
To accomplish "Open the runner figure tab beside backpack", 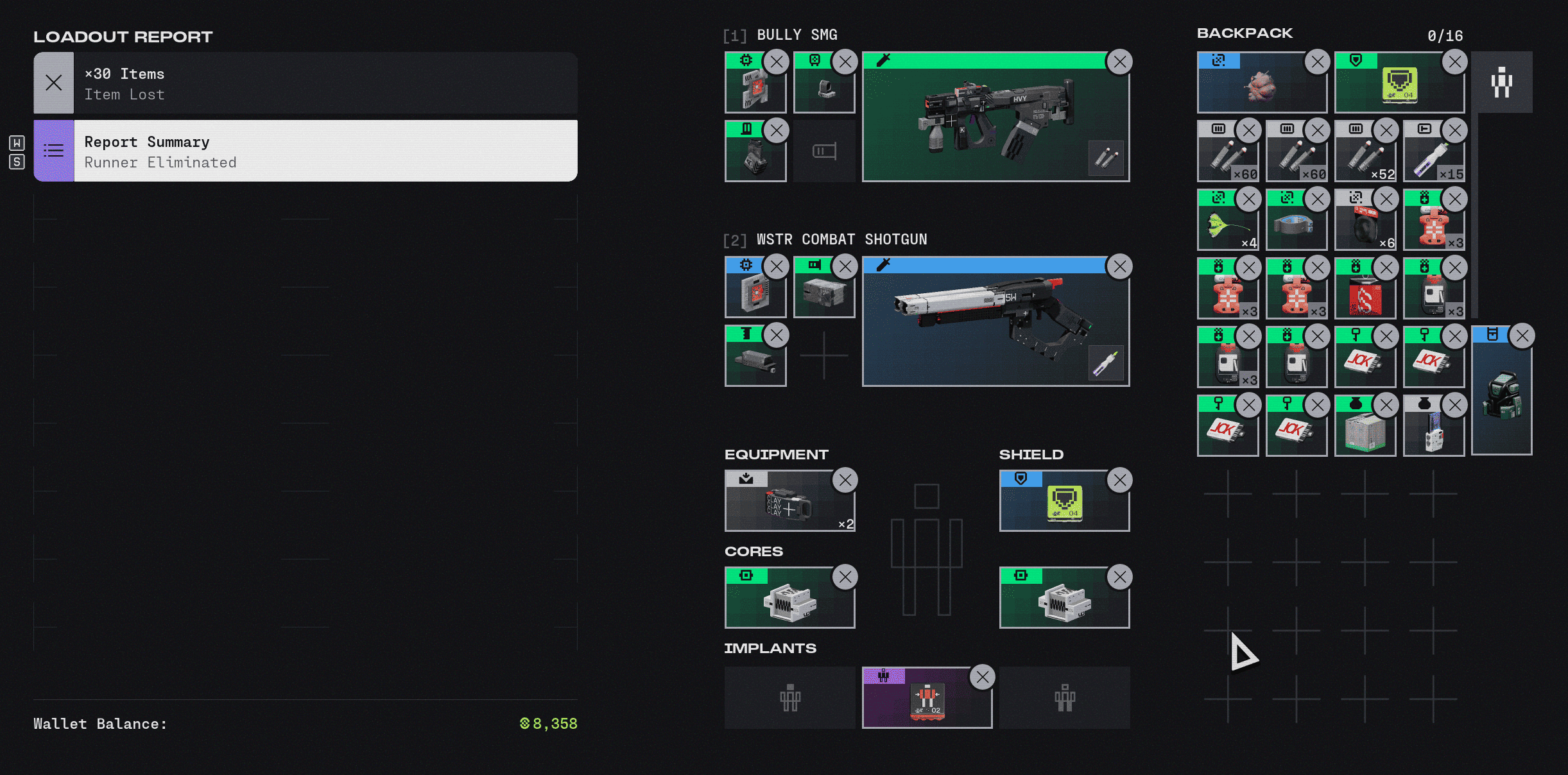I will [1501, 82].
